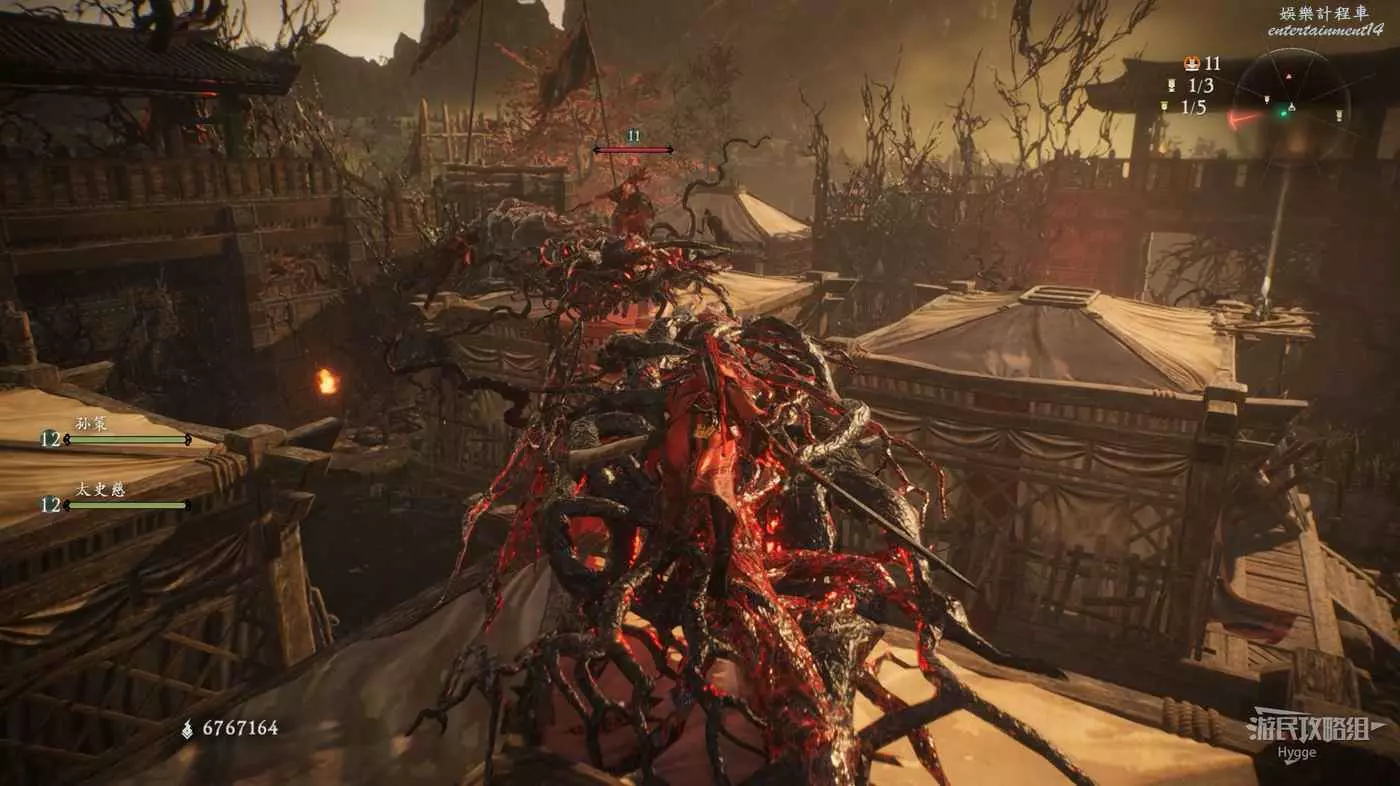Click the flag icon beside the 1/5 counter

coord(1164,106)
